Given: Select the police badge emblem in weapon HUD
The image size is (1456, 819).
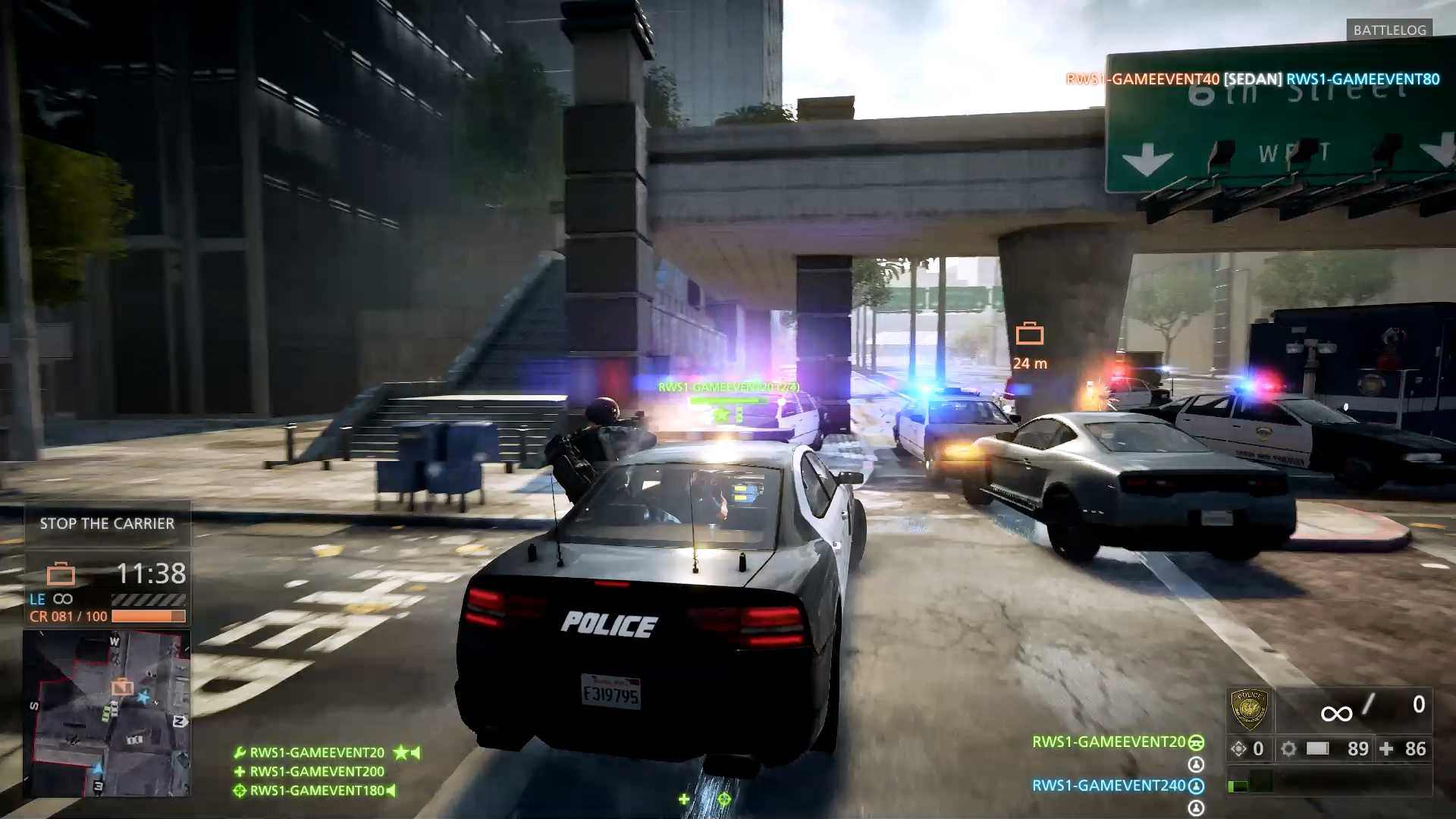Looking at the screenshot, I should click(x=1250, y=708).
